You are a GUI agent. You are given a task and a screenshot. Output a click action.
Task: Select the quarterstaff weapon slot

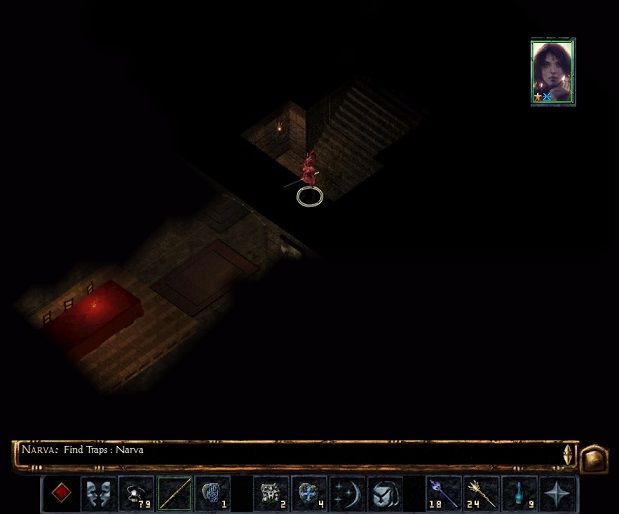175,493
